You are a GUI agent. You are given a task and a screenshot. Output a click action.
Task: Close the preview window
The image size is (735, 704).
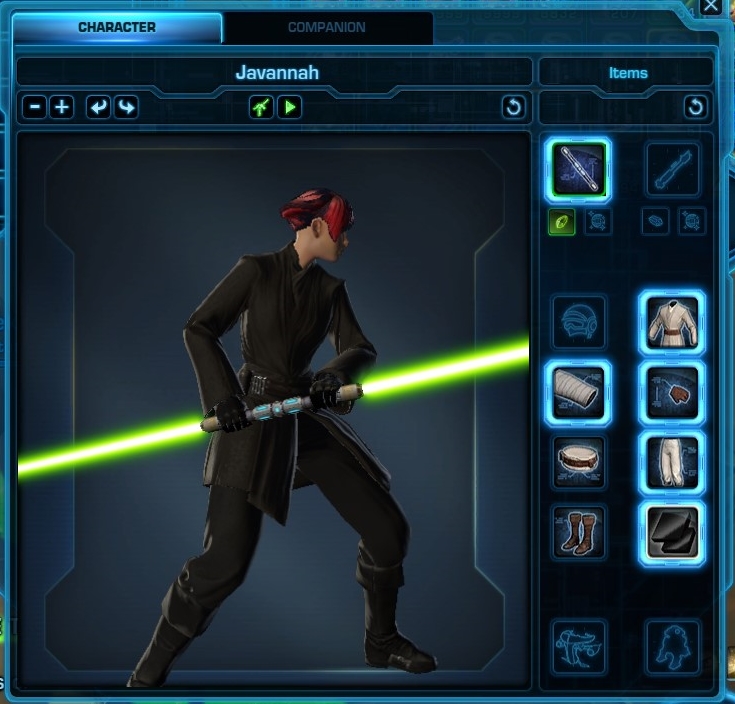point(711,6)
